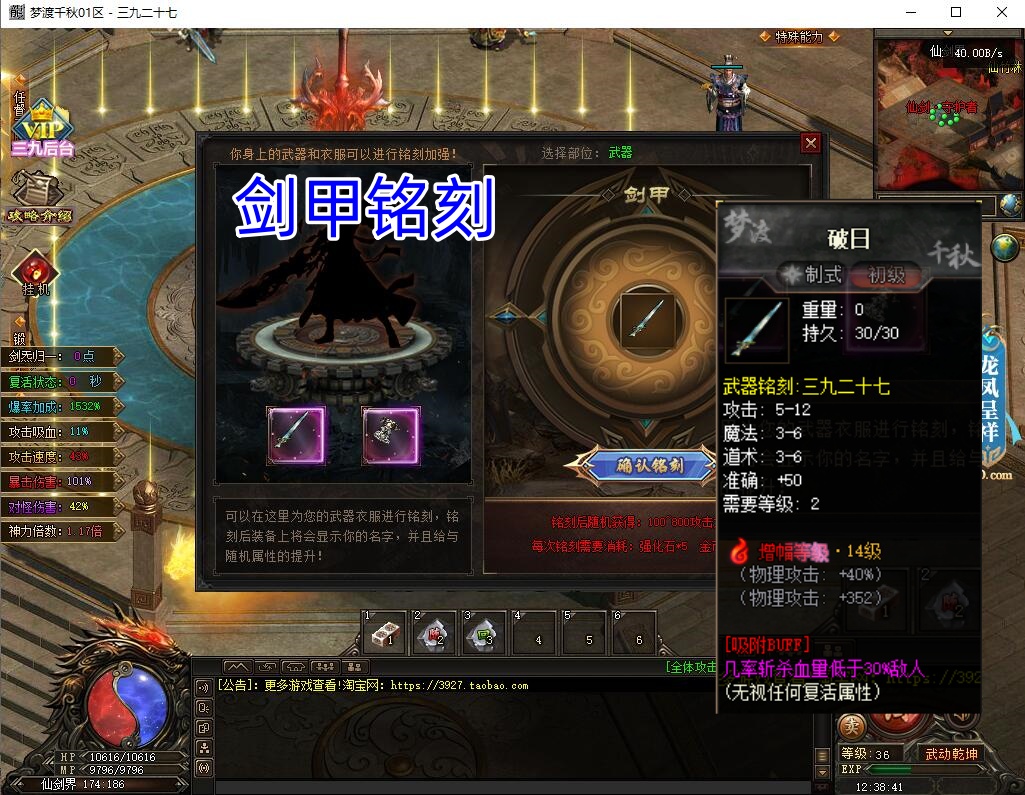Minimize the game window
Screen dimensions: 1025x795
point(911,13)
